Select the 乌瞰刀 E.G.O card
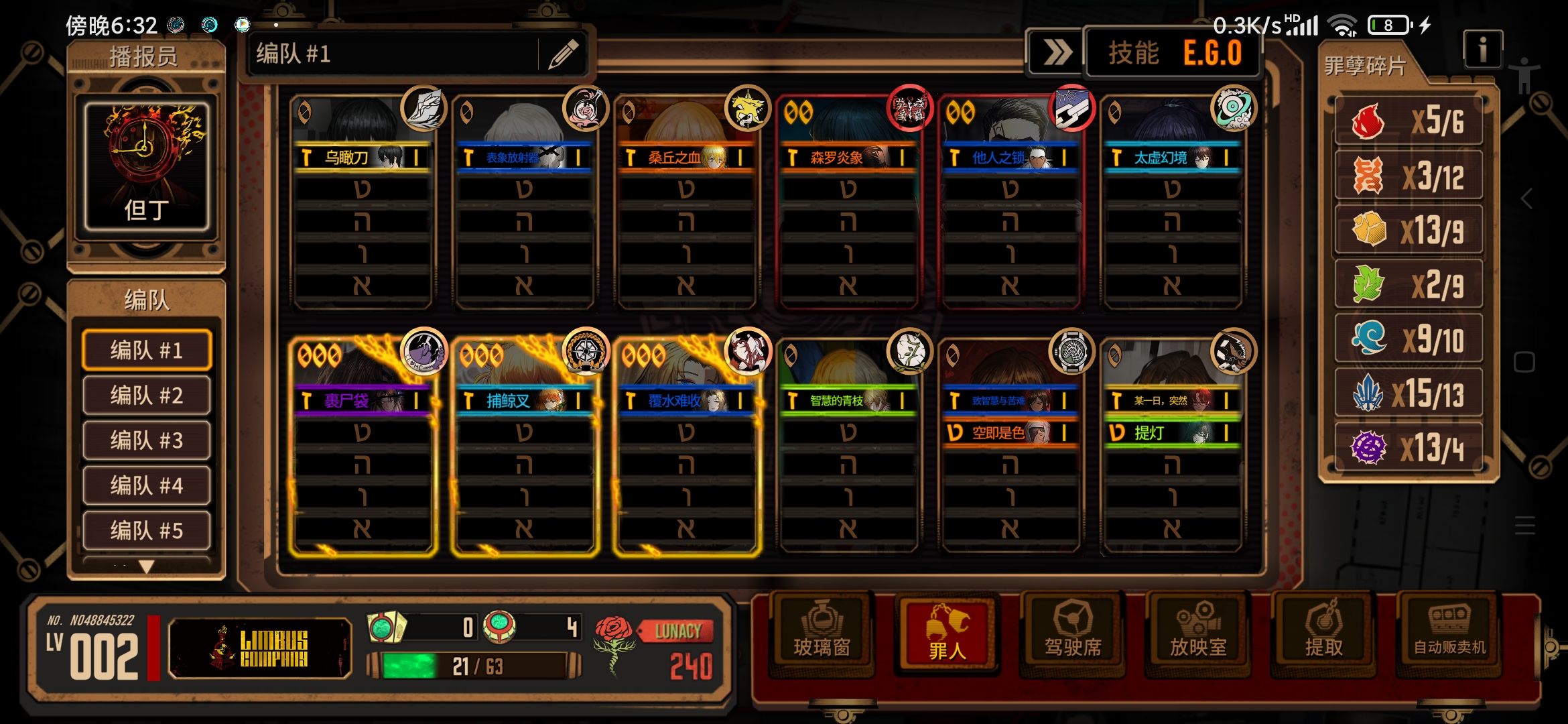This screenshot has width=1568, height=724. pyautogui.click(x=362, y=158)
